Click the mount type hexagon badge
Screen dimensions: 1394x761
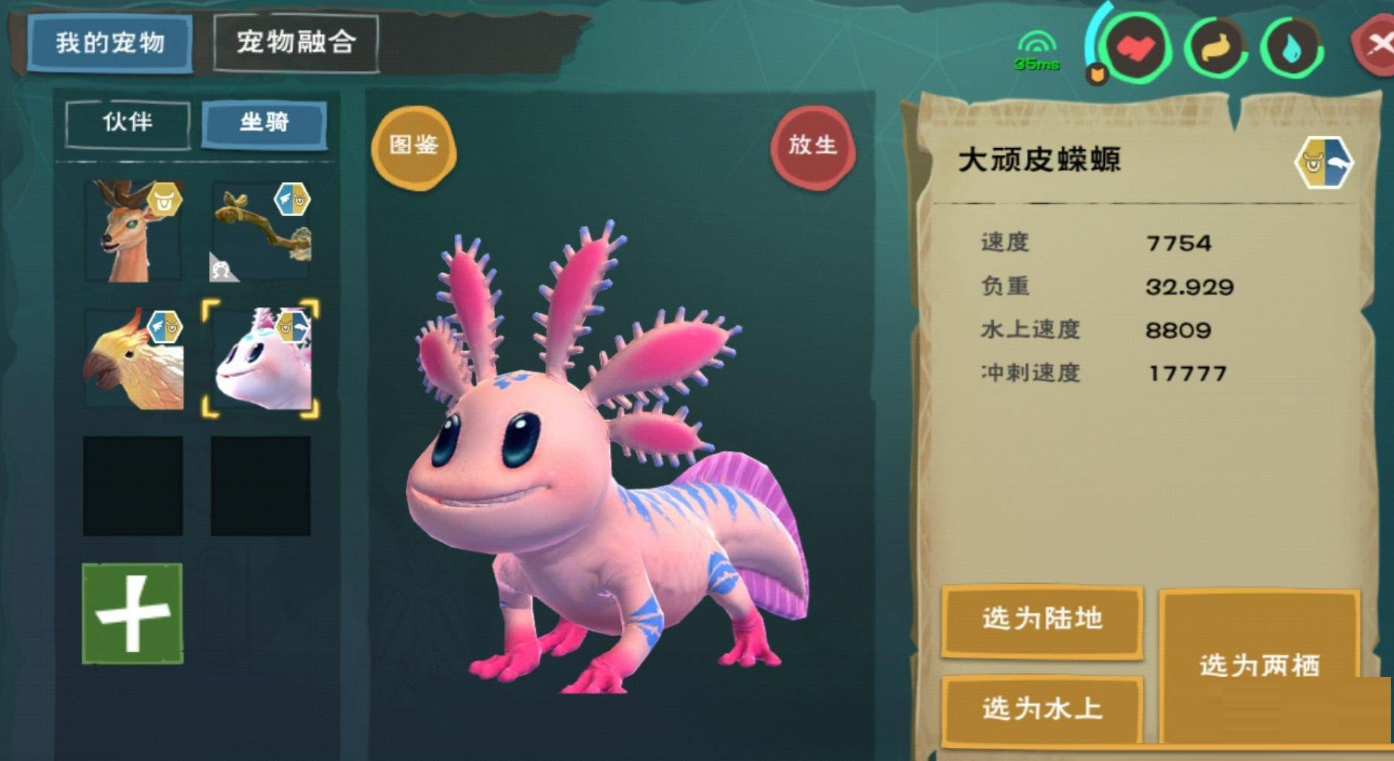click(x=1324, y=164)
